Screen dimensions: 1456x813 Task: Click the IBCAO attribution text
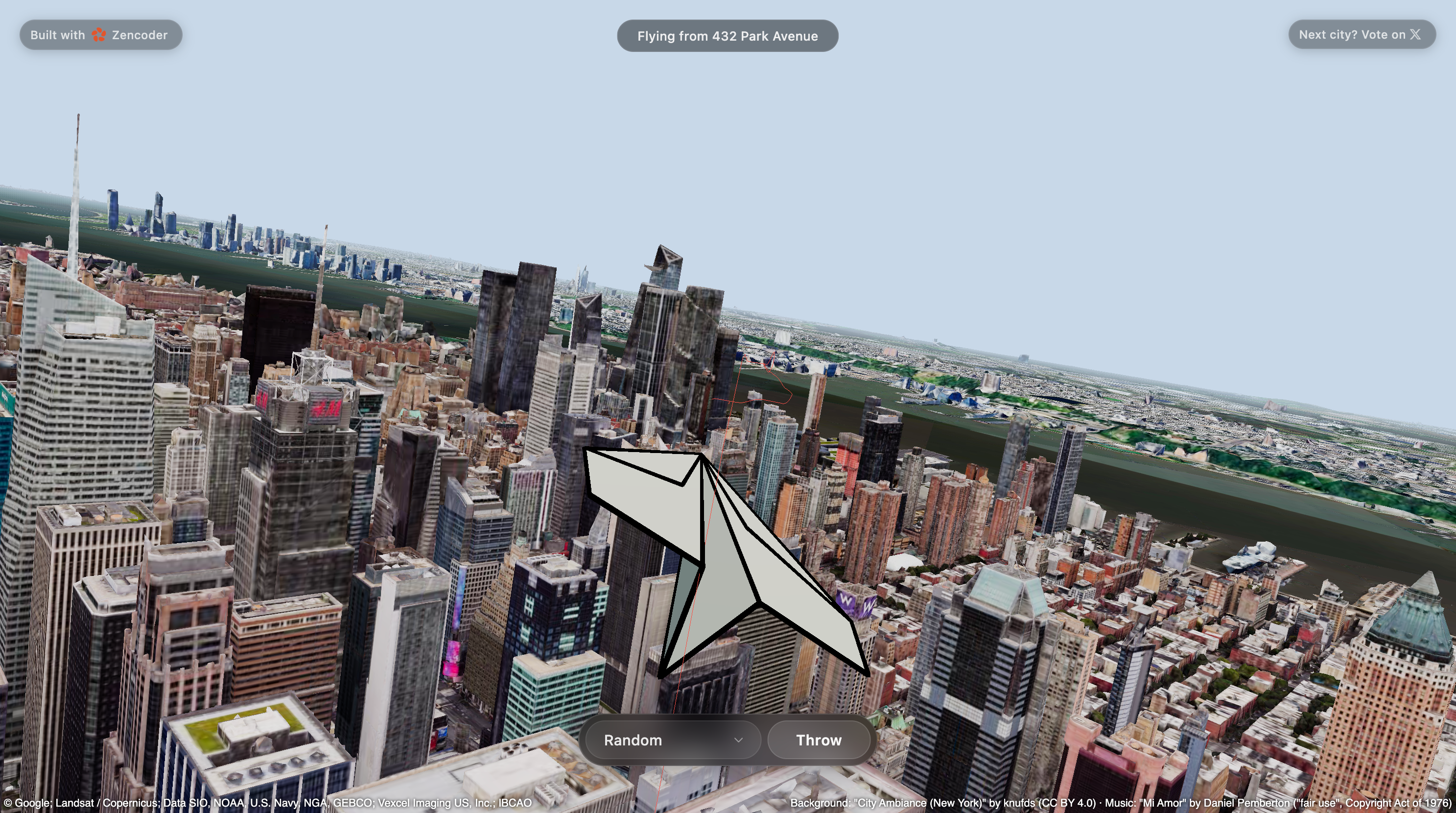click(x=516, y=802)
